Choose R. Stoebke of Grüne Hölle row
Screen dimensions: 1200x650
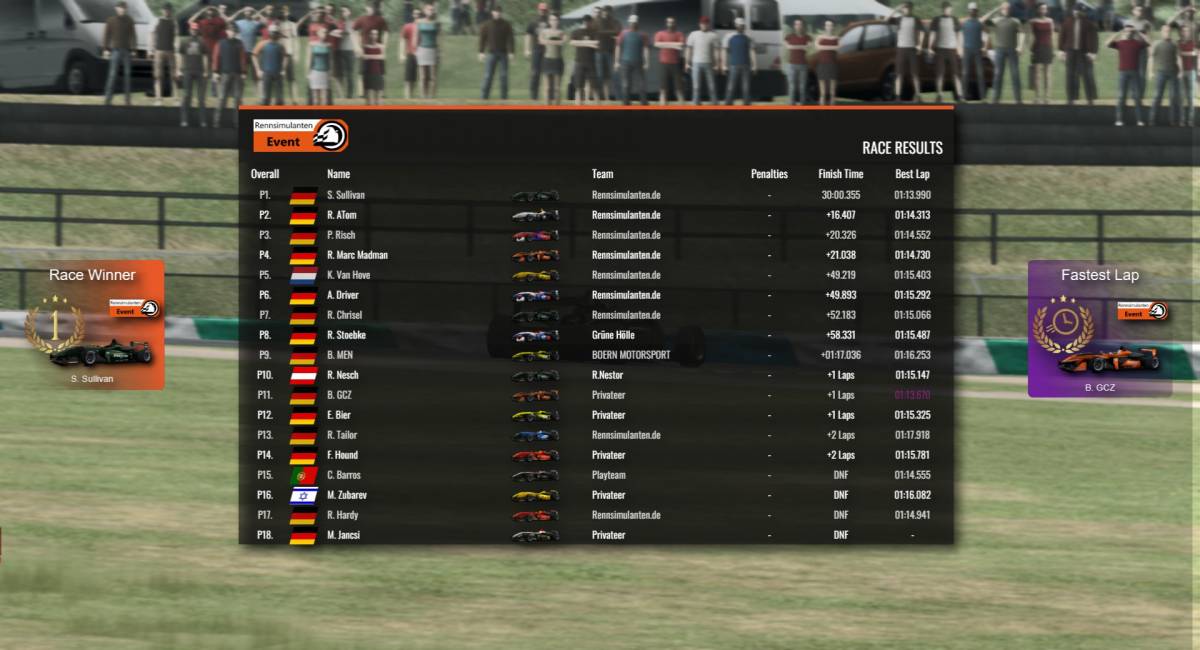coord(595,335)
